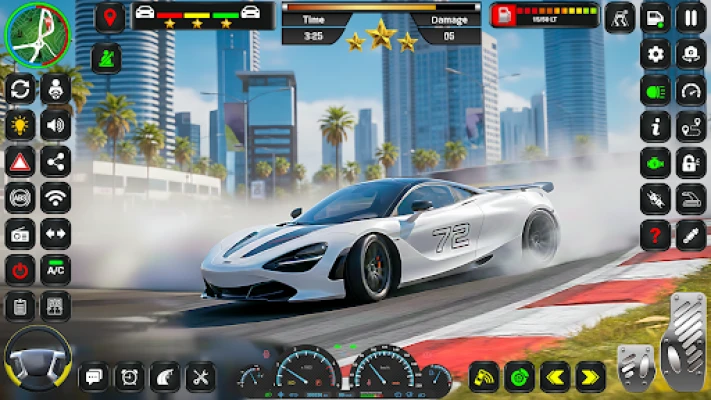Screen dimensions: 711x400
Task: Open the gear settings button
Action: point(655,53)
